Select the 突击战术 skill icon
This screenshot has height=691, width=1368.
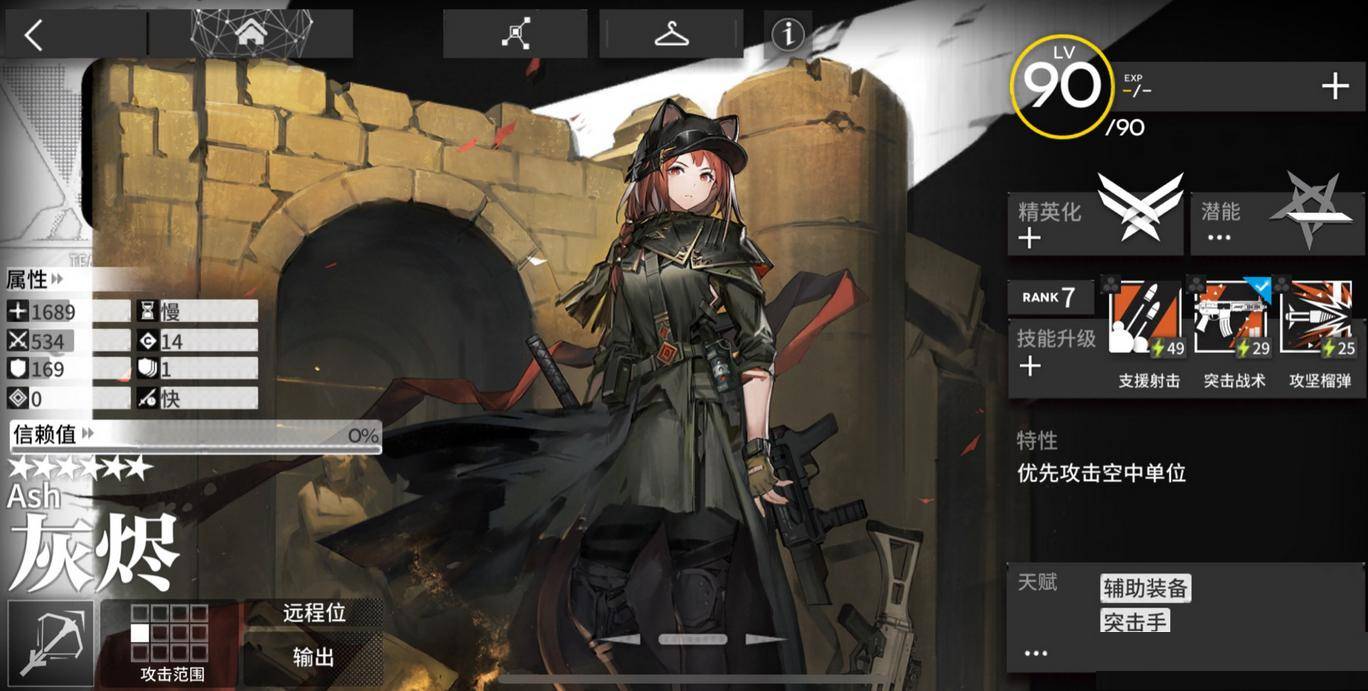pos(1234,320)
